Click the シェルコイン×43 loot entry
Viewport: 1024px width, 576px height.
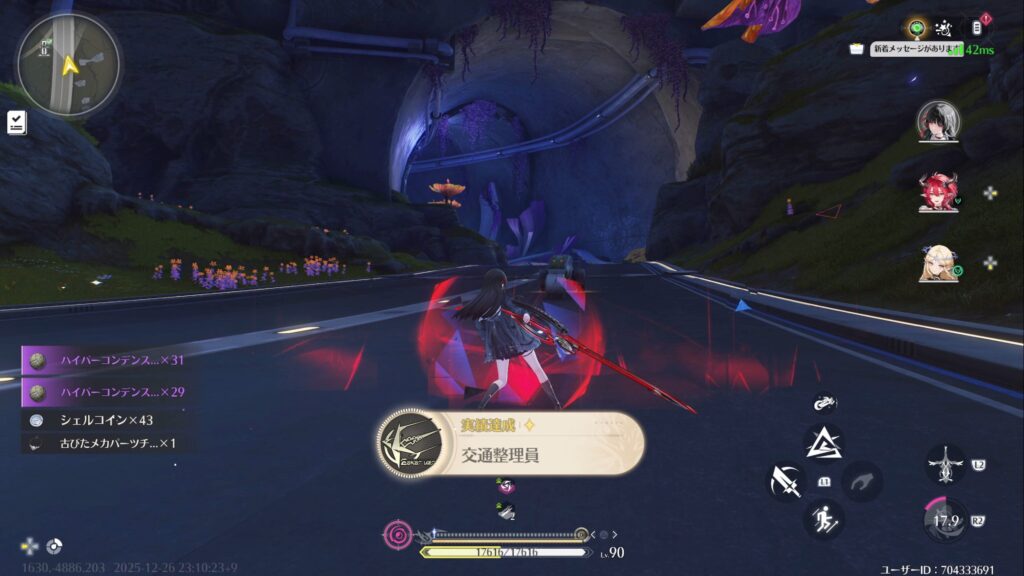pyautogui.click(x=107, y=420)
